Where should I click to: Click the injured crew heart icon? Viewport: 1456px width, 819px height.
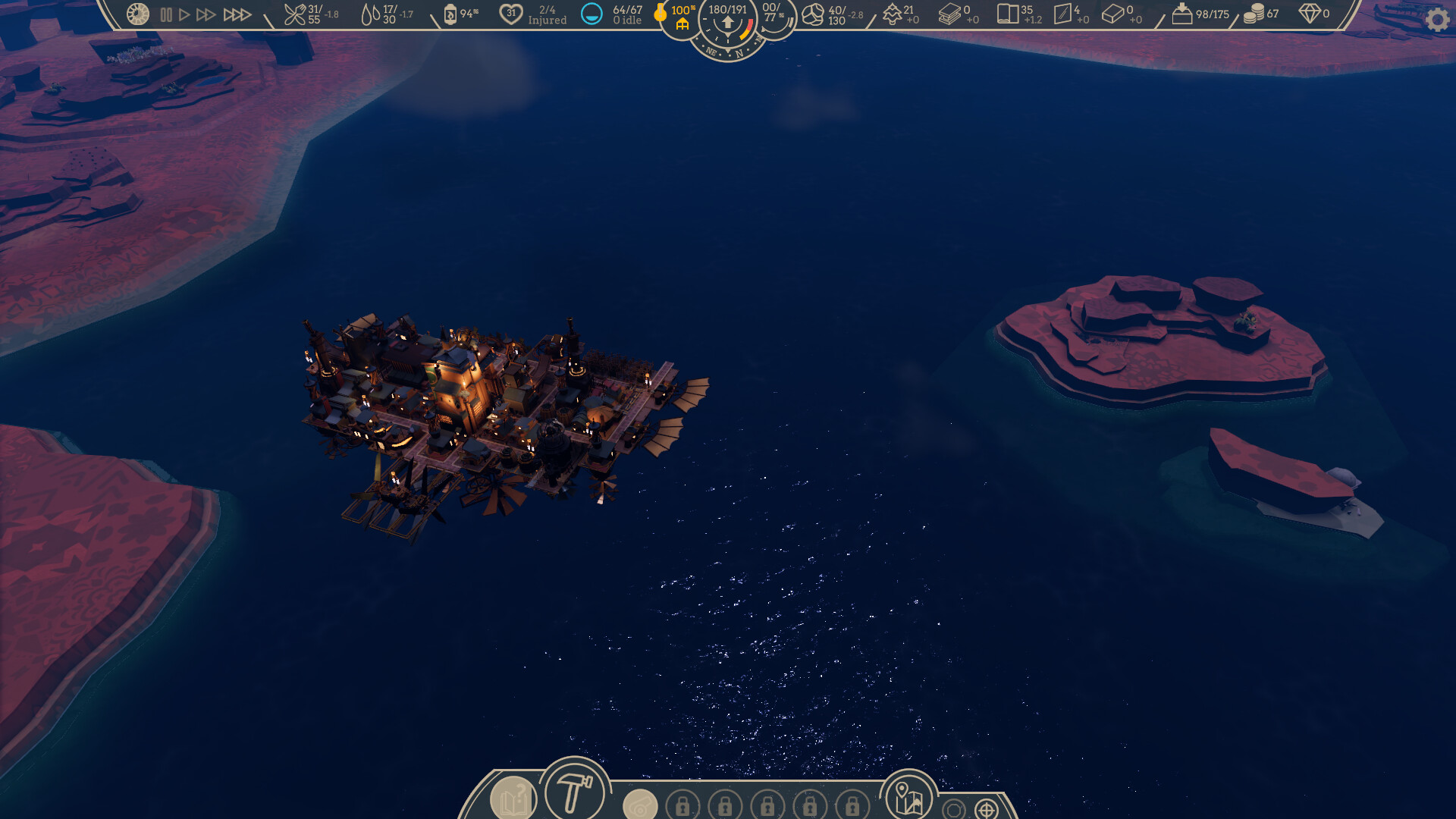pyautogui.click(x=510, y=13)
